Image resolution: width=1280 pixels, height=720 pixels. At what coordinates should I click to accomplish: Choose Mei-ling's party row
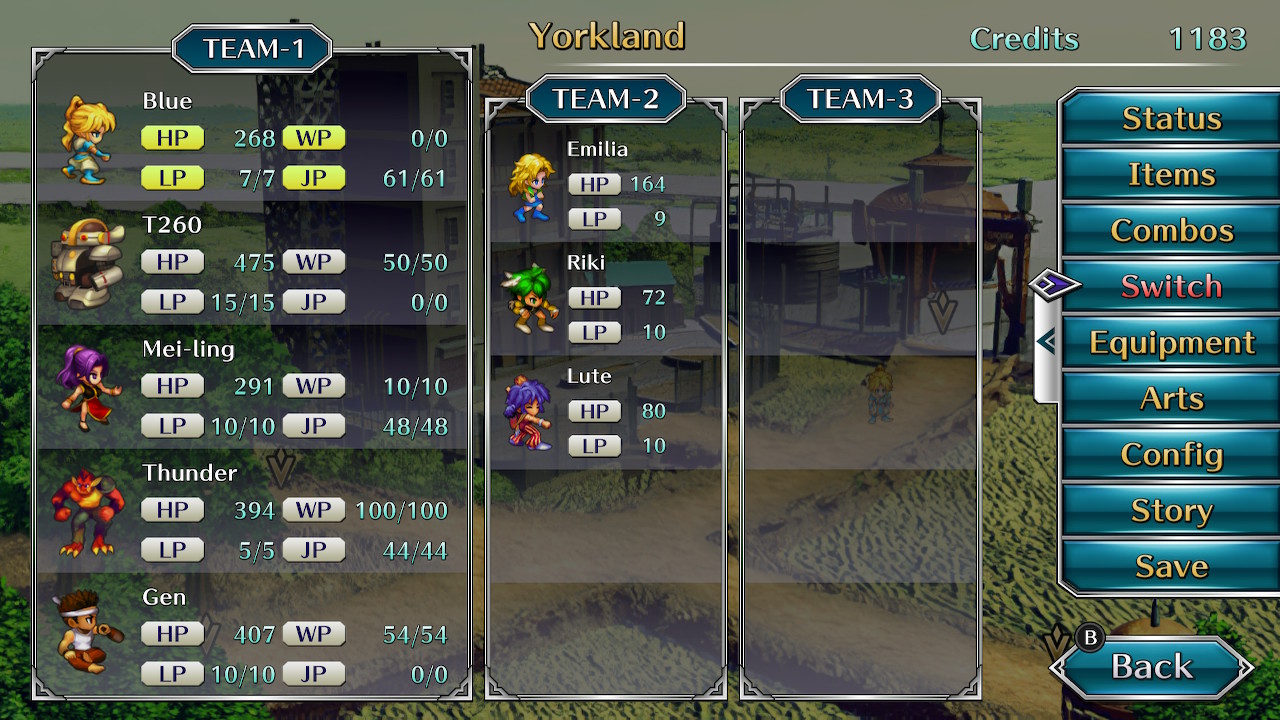click(252, 388)
